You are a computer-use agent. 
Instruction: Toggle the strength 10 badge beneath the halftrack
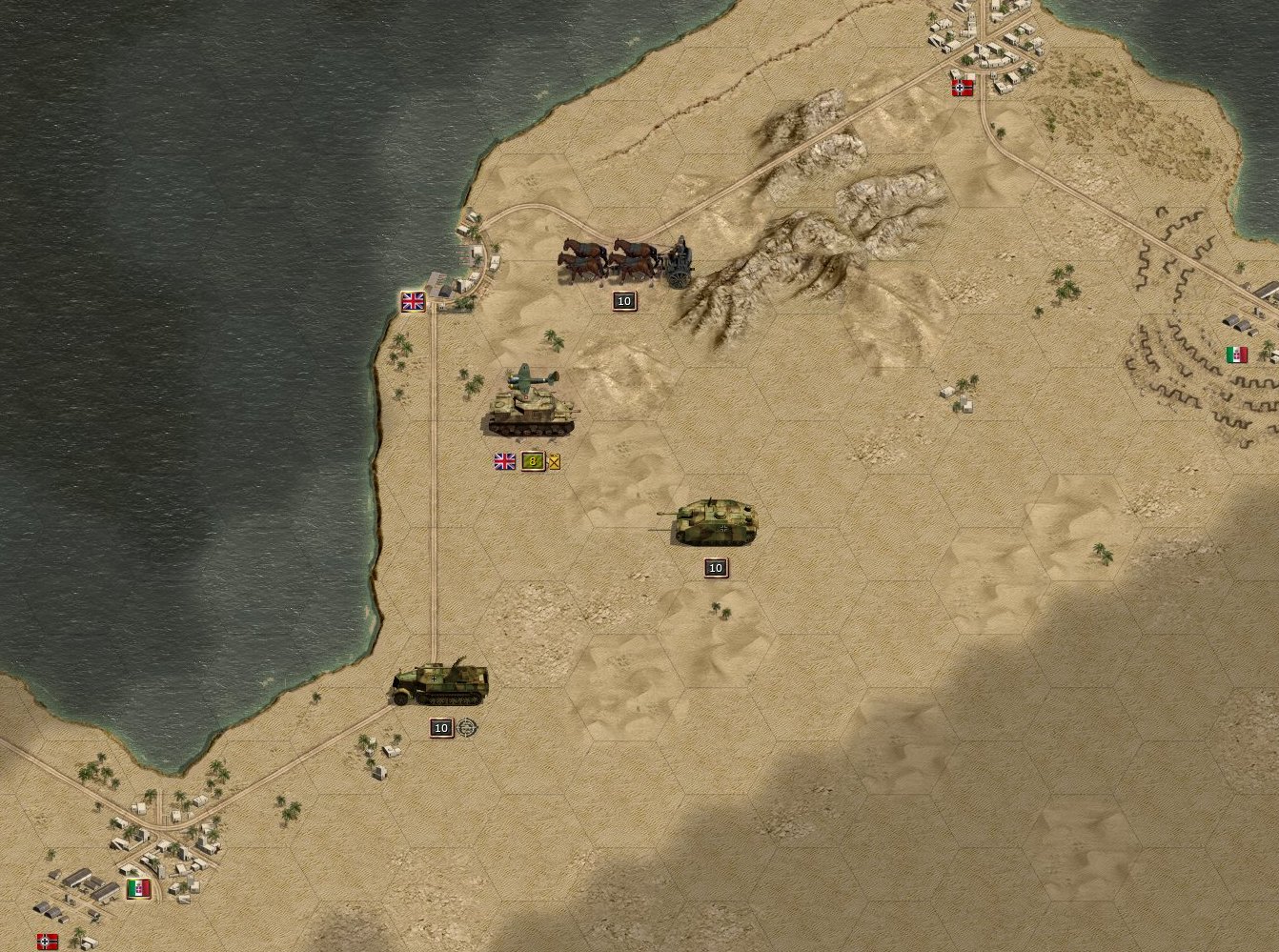pos(440,728)
